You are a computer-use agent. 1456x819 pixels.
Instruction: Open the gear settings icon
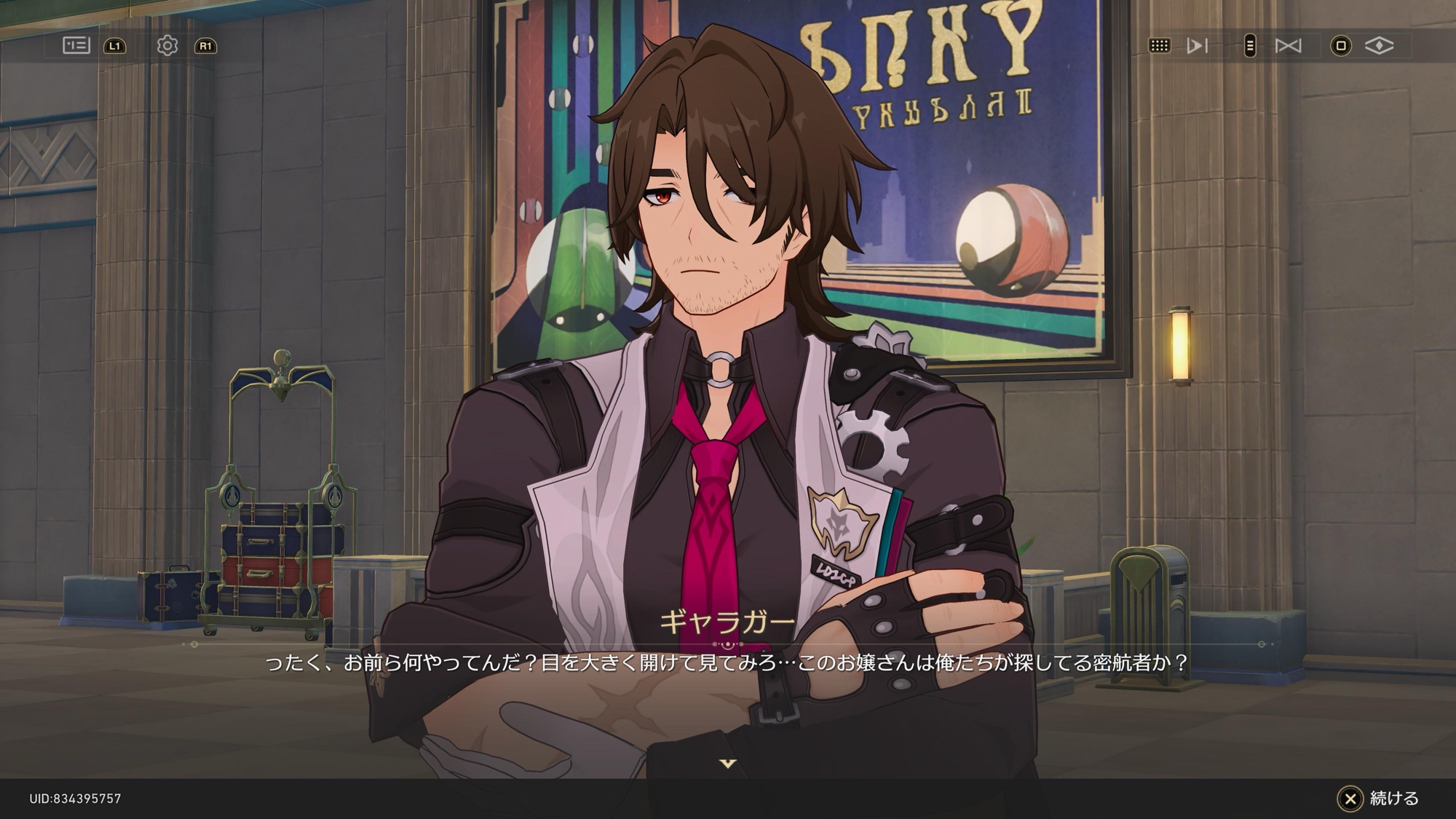pos(167,46)
